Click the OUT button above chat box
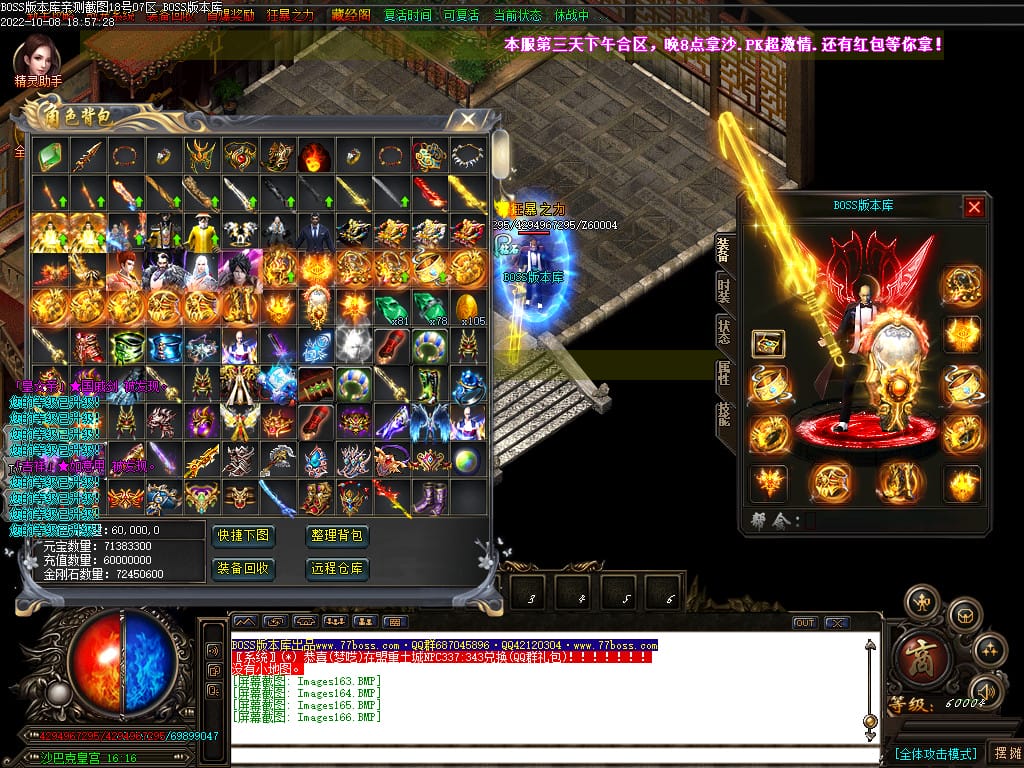 [x=805, y=623]
